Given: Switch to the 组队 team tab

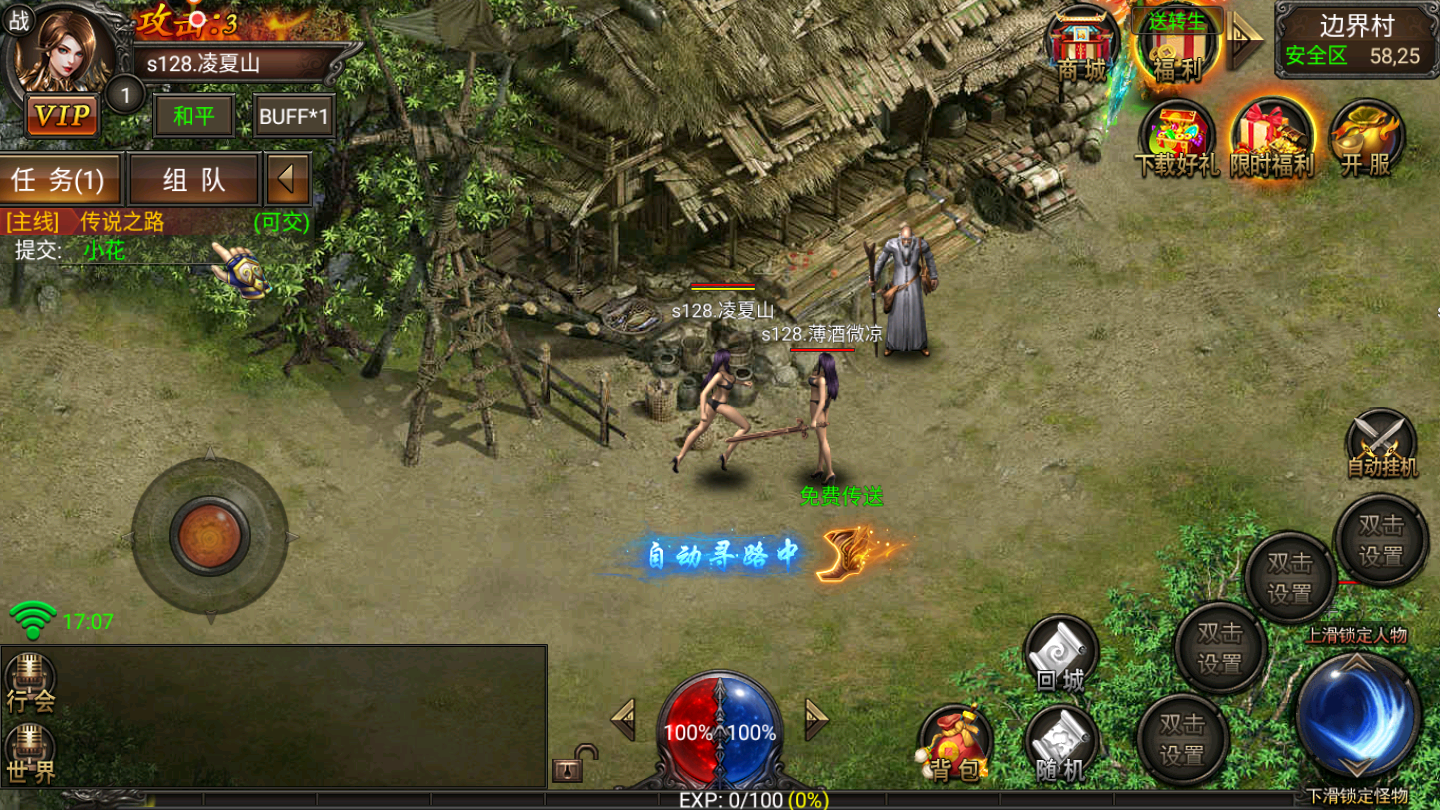Looking at the screenshot, I should tap(194, 180).
